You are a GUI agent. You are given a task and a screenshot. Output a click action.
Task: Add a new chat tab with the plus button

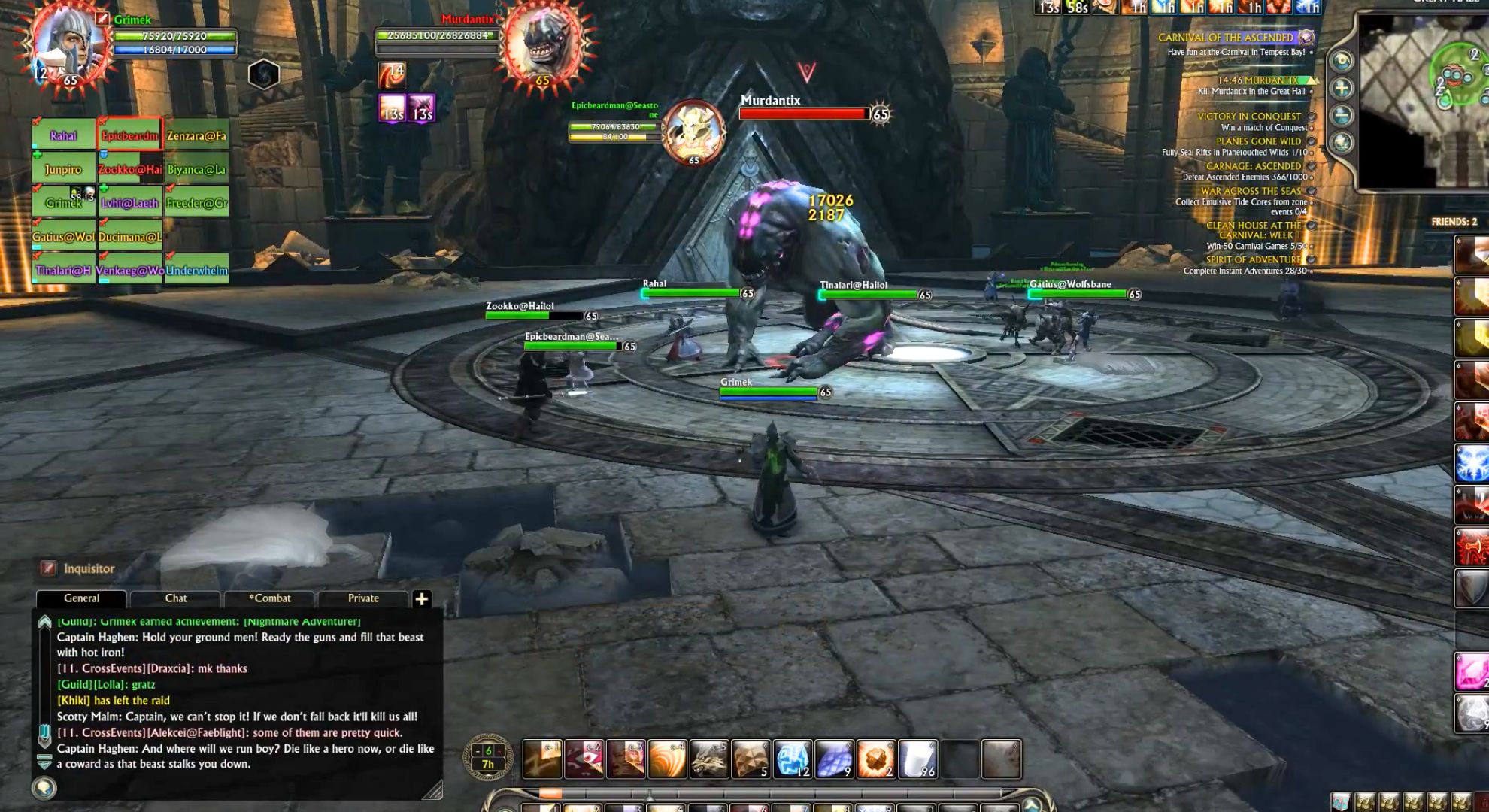[x=422, y=599]
